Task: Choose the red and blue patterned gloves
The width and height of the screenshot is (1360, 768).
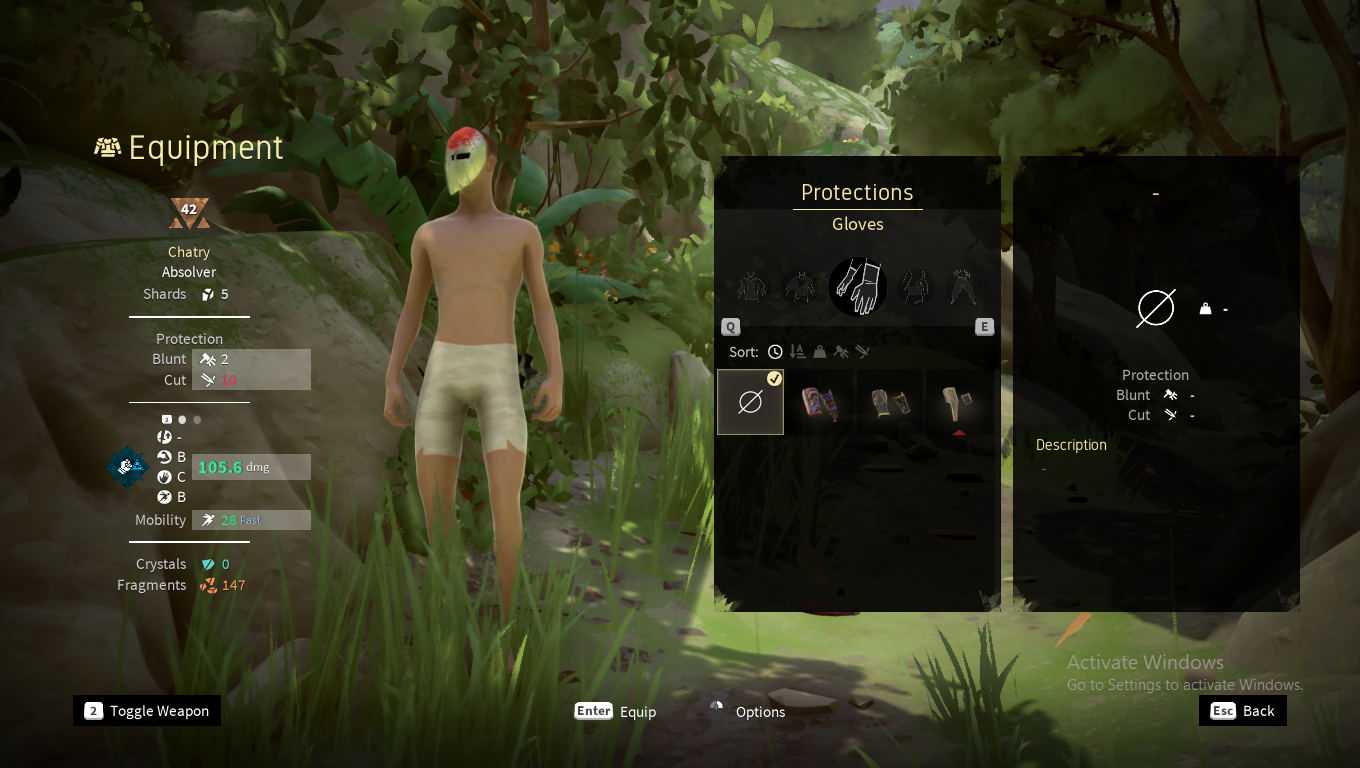Action: coord(819,402)
